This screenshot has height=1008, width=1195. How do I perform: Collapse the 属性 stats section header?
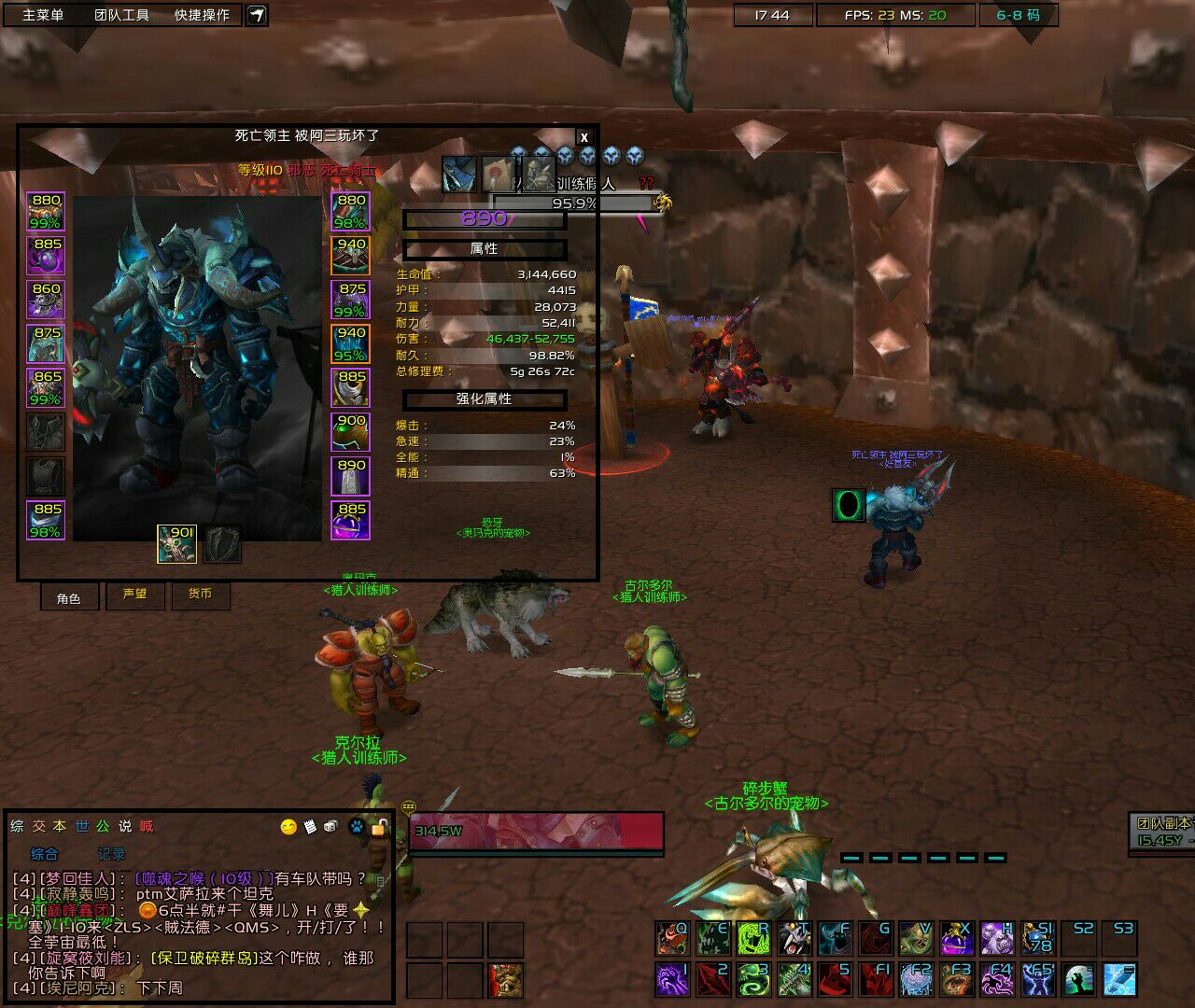[485, 248]
